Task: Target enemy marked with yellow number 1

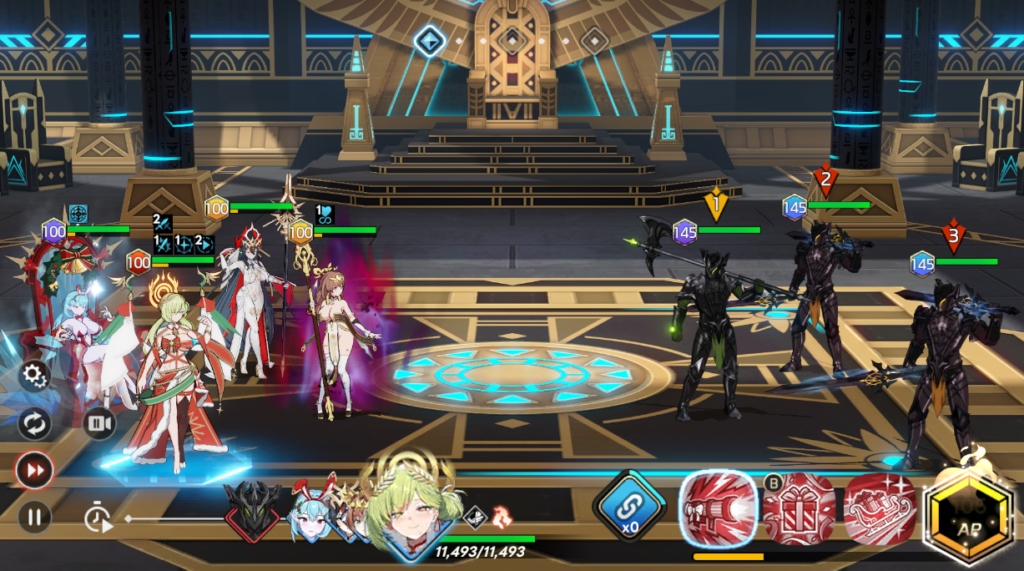Action: pos(712,330)
